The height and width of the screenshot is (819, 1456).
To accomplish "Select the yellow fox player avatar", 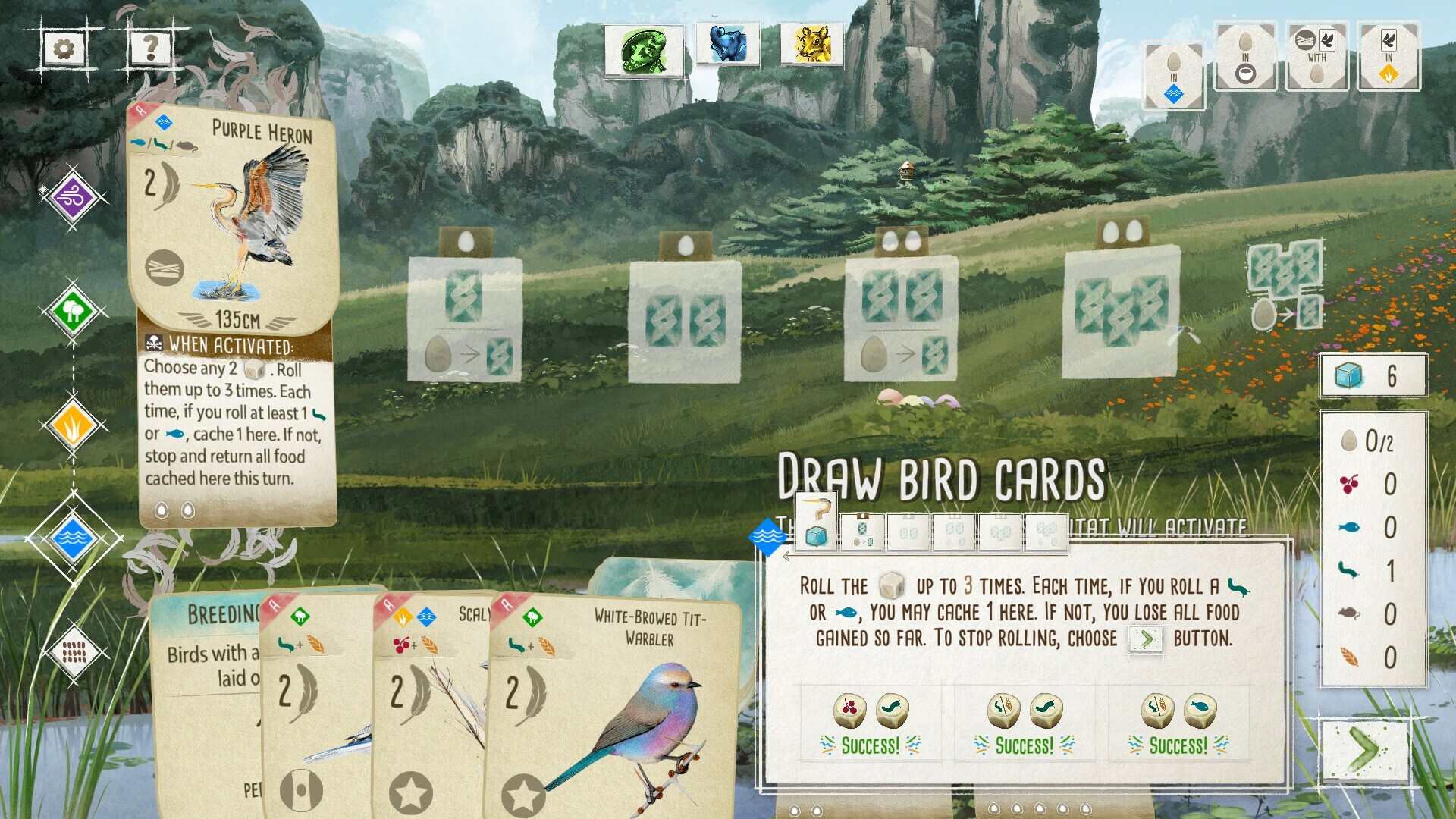I will pos(811,45).
